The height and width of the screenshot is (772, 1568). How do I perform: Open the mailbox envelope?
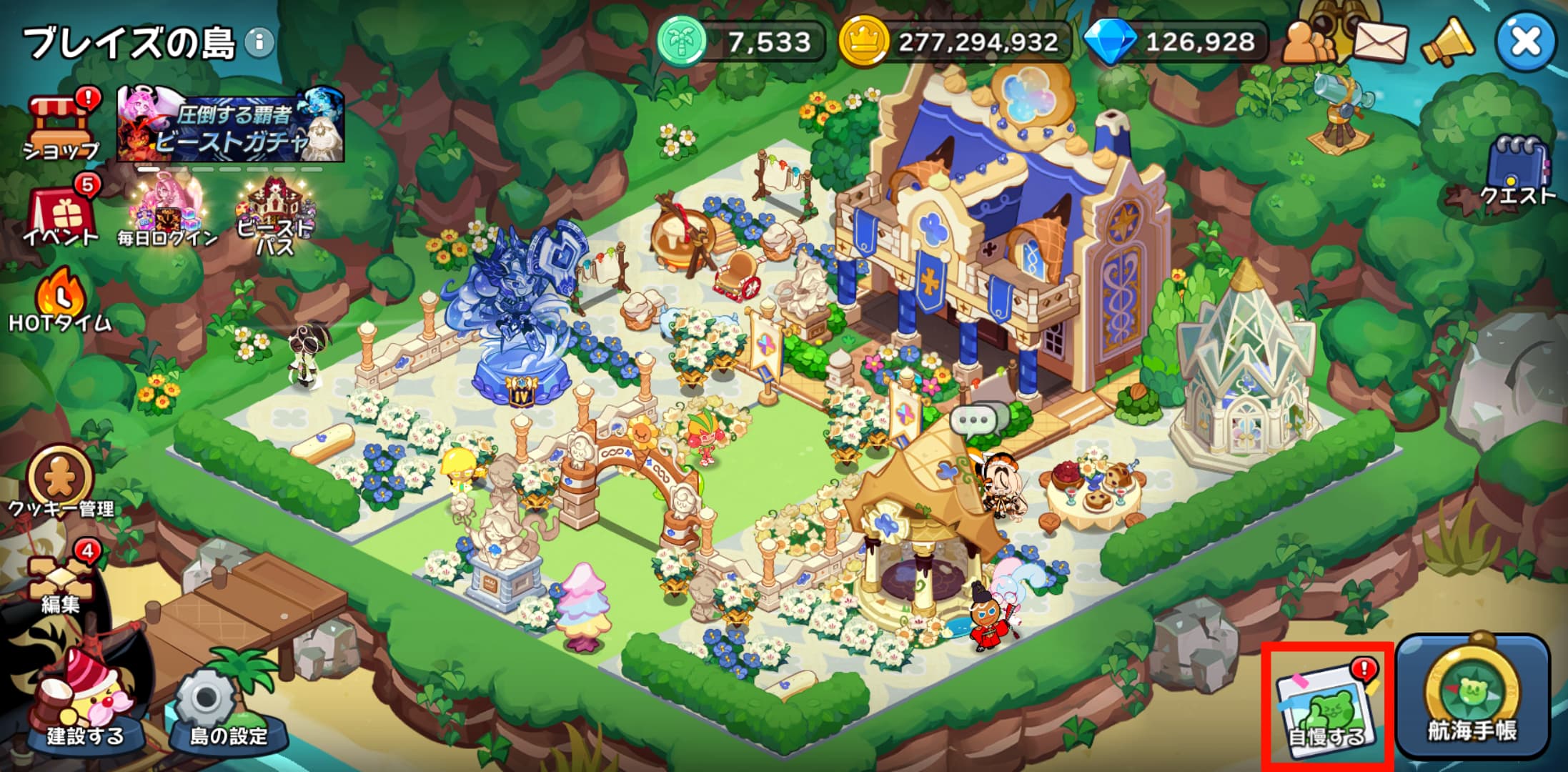pos(1380,43)
